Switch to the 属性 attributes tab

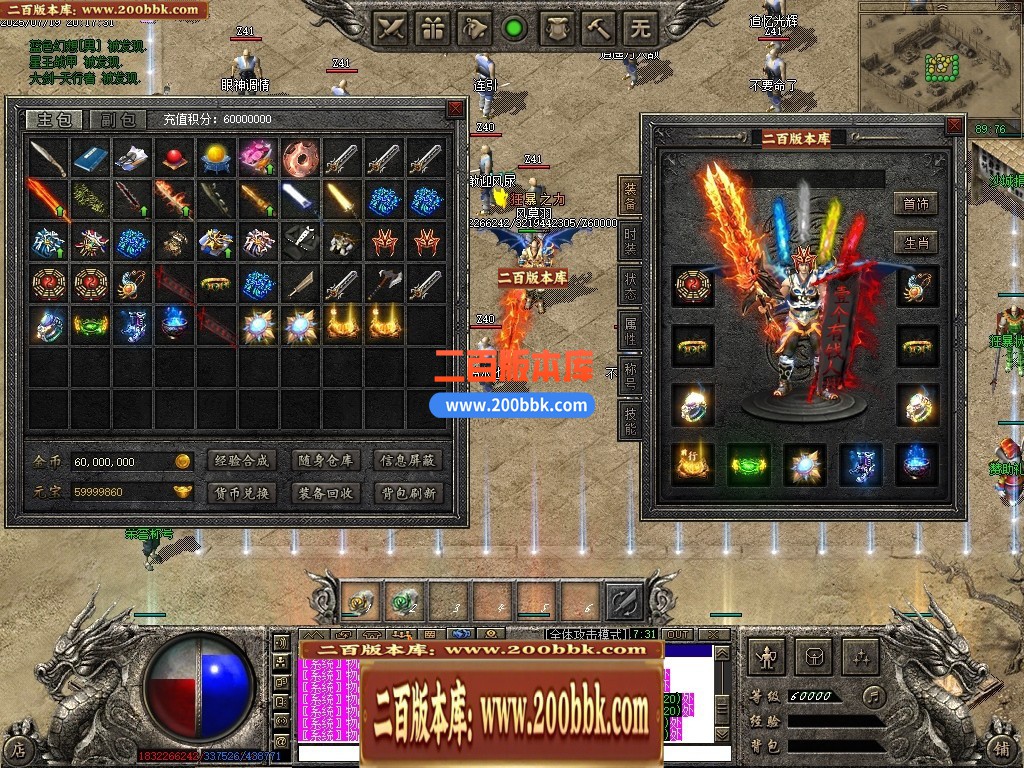coord(630,328)
